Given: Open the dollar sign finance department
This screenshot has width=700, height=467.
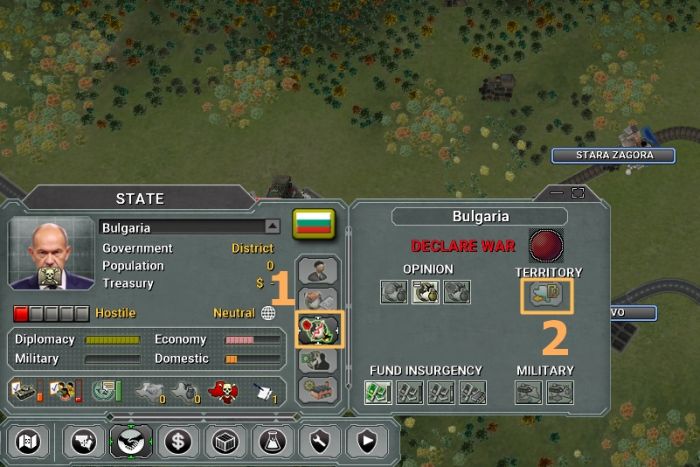Looking at the screenshot, I should coord(176,439).
